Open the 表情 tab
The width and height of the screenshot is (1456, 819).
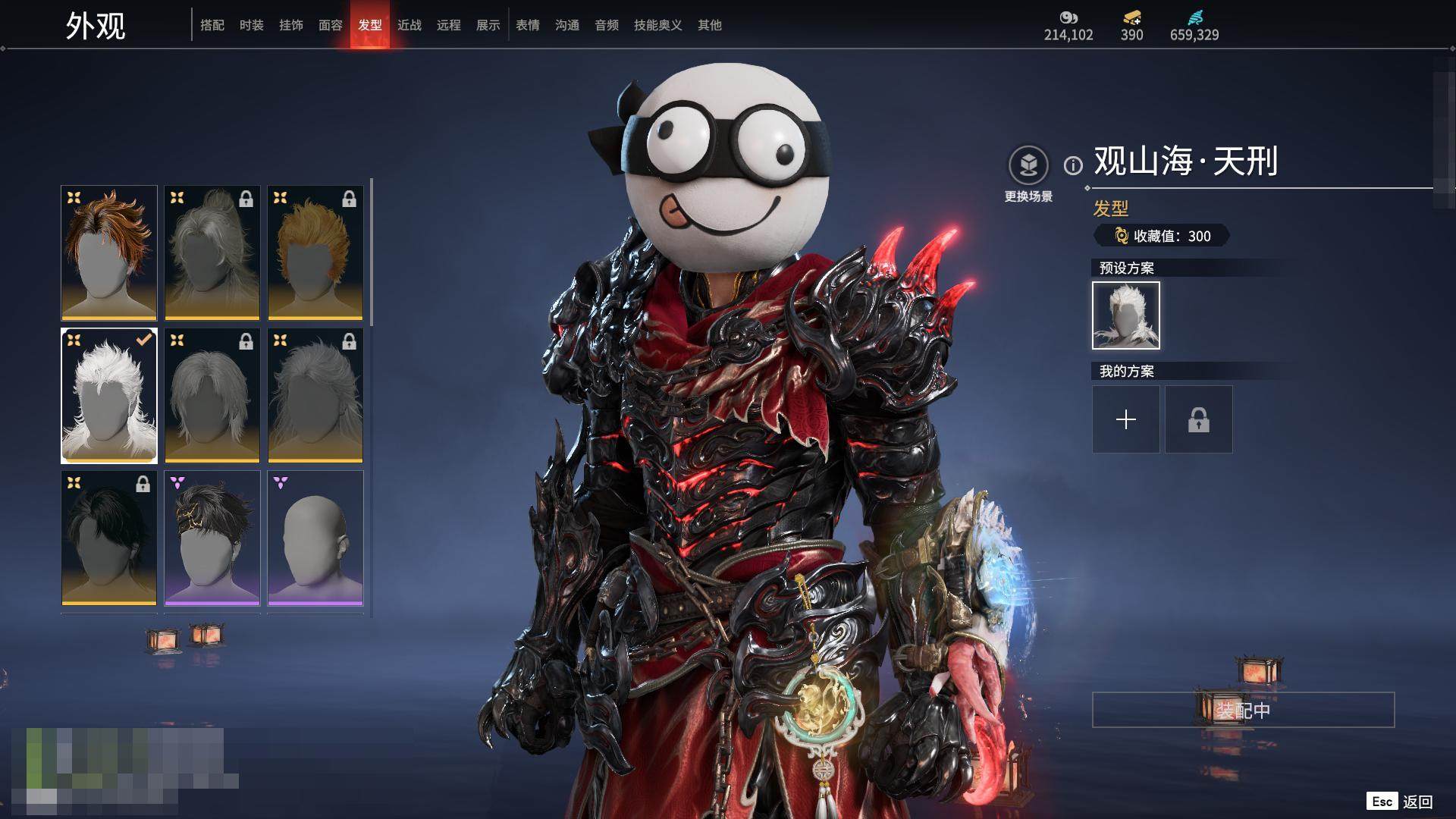pos(528,25)
